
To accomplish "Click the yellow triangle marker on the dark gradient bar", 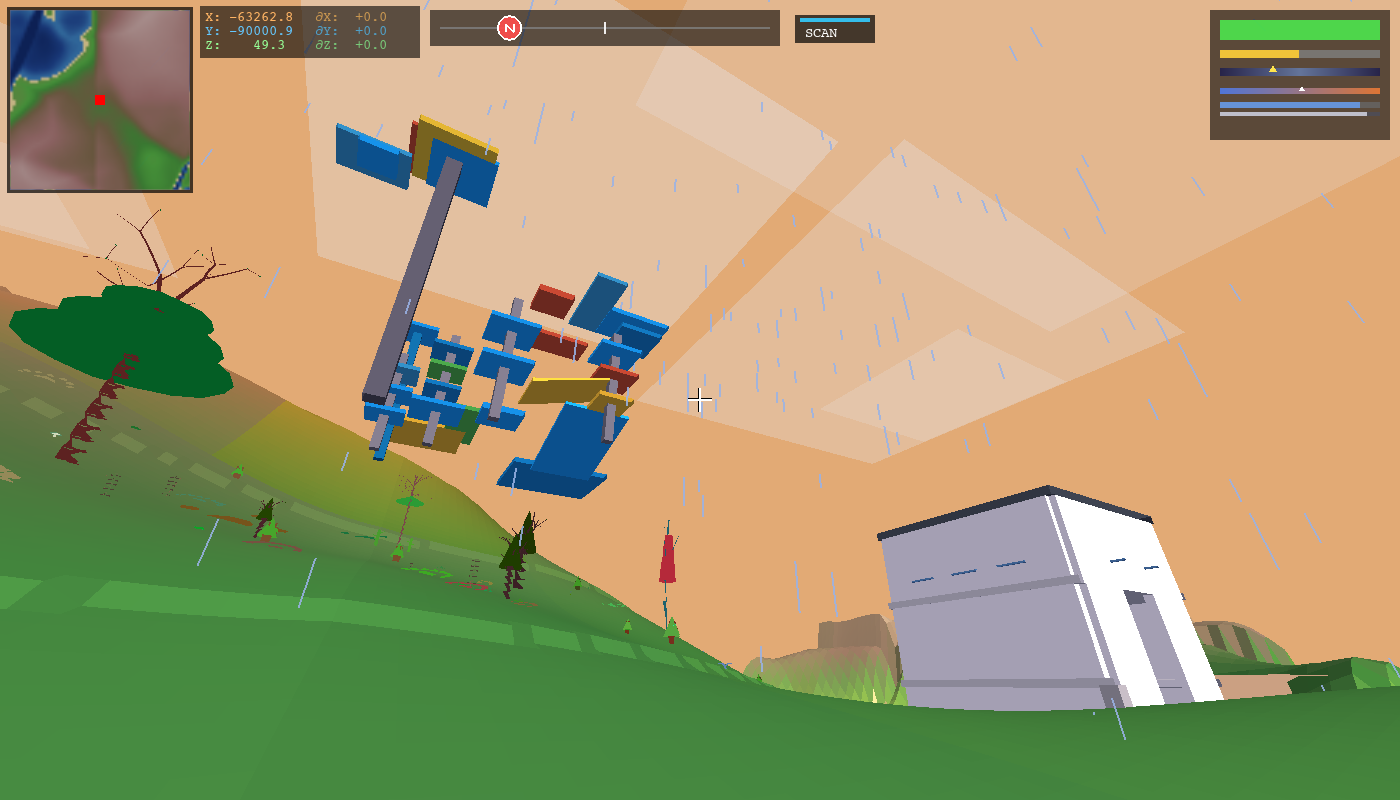I will pyautogui.click(x=1274, y=70).
